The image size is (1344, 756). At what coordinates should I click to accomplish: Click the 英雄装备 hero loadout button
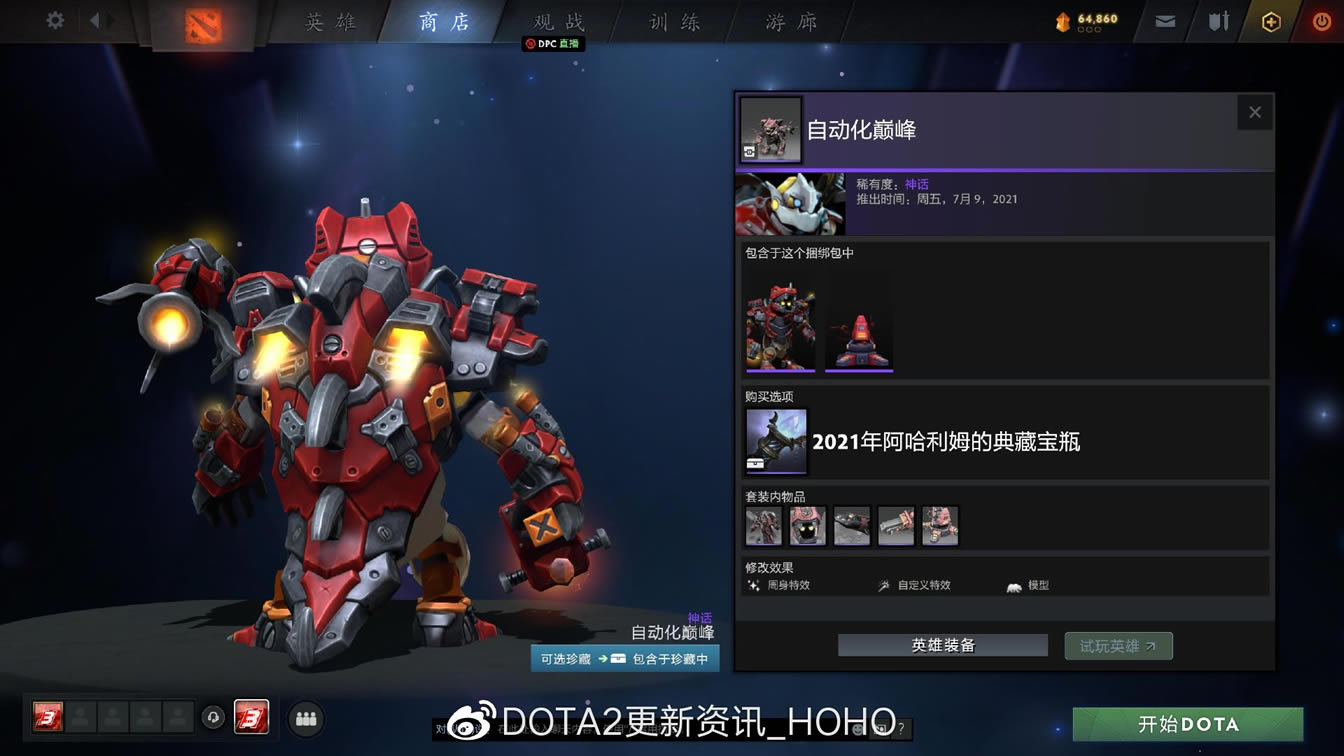coord(941,645)
